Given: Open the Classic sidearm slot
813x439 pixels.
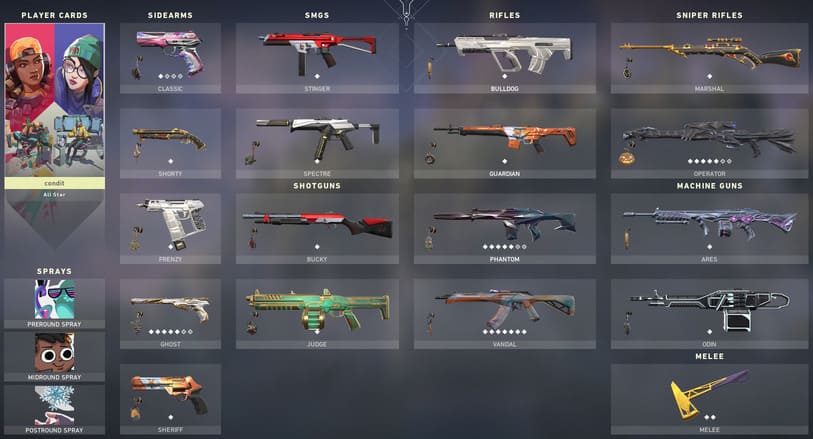Looking at the screenshot, I should click(170, 58).
